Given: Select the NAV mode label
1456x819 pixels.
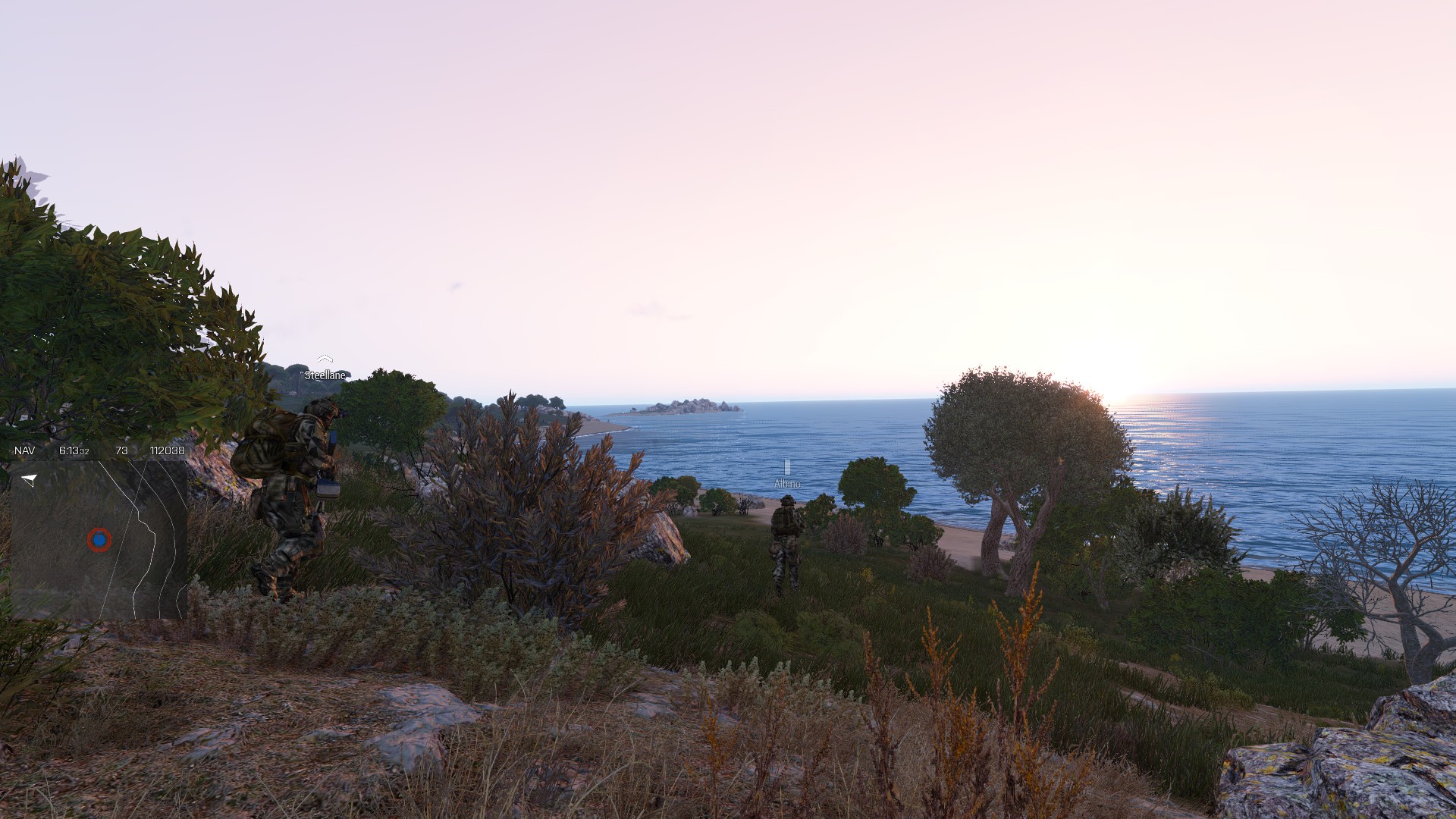Looking at the screenshot, I should tap(24, 450).
